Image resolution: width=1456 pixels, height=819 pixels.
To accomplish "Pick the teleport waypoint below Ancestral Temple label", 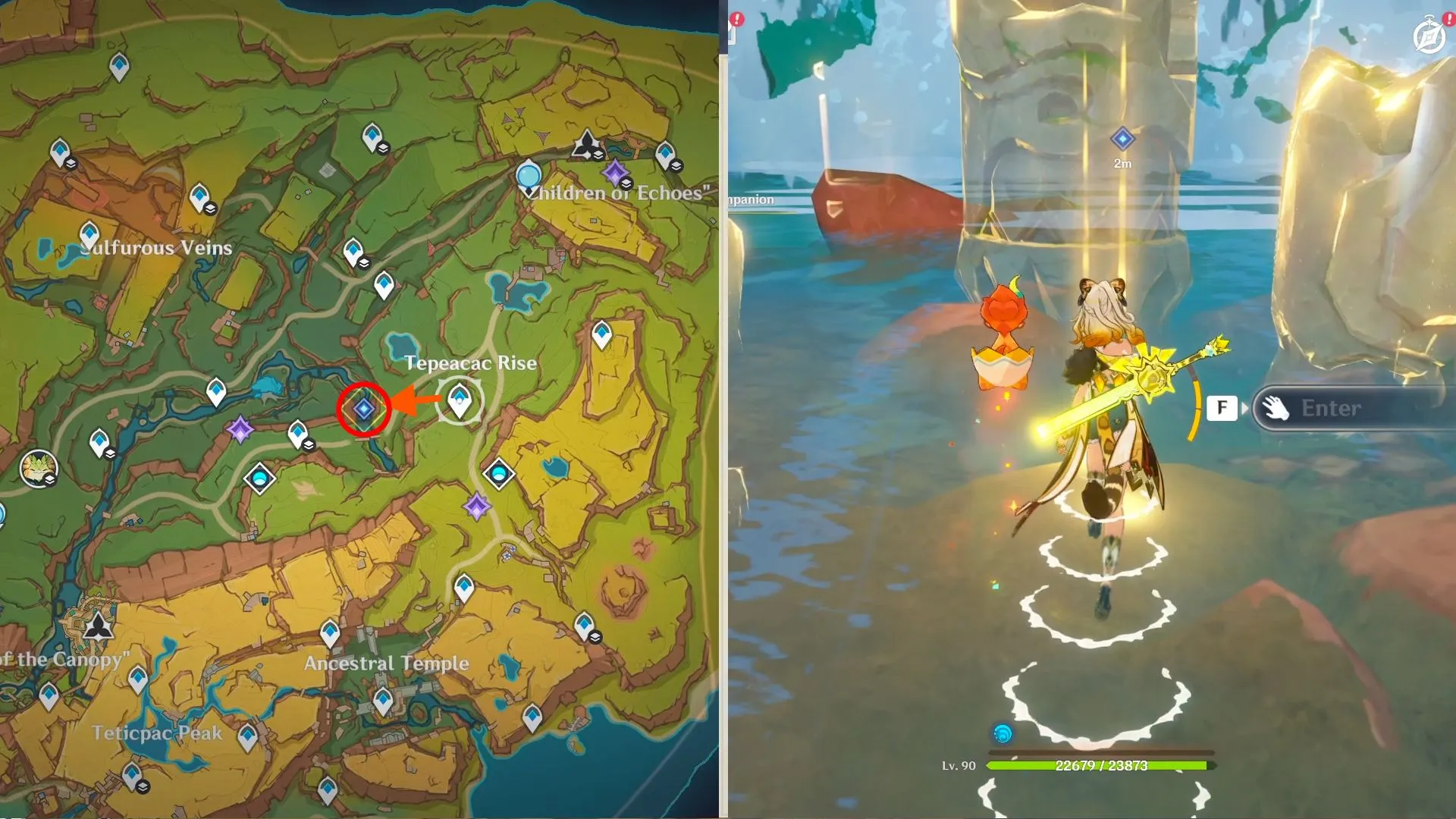I will click(x=383, y=701).
